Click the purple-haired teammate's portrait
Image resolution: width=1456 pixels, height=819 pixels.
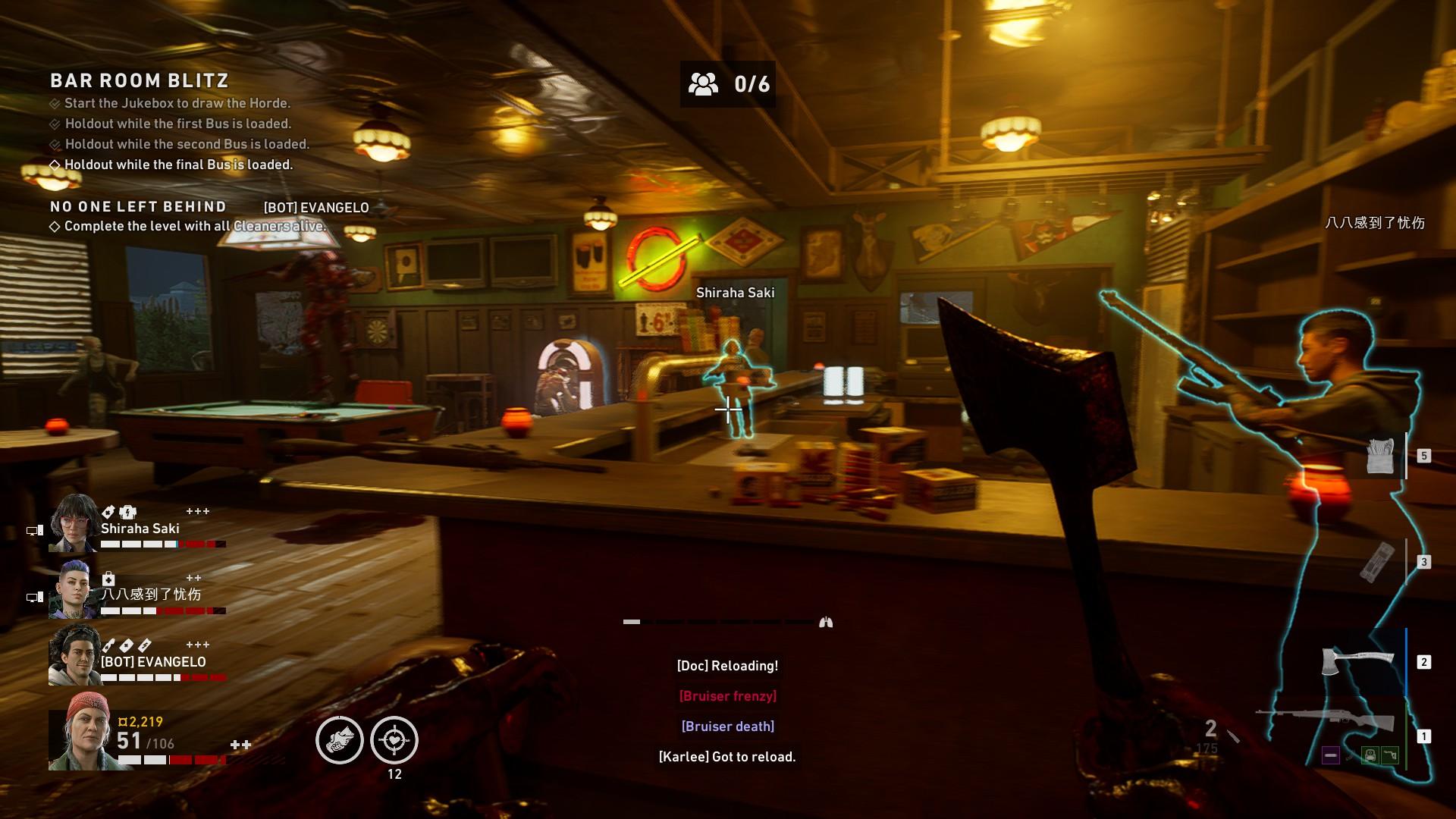pos(74,589)
